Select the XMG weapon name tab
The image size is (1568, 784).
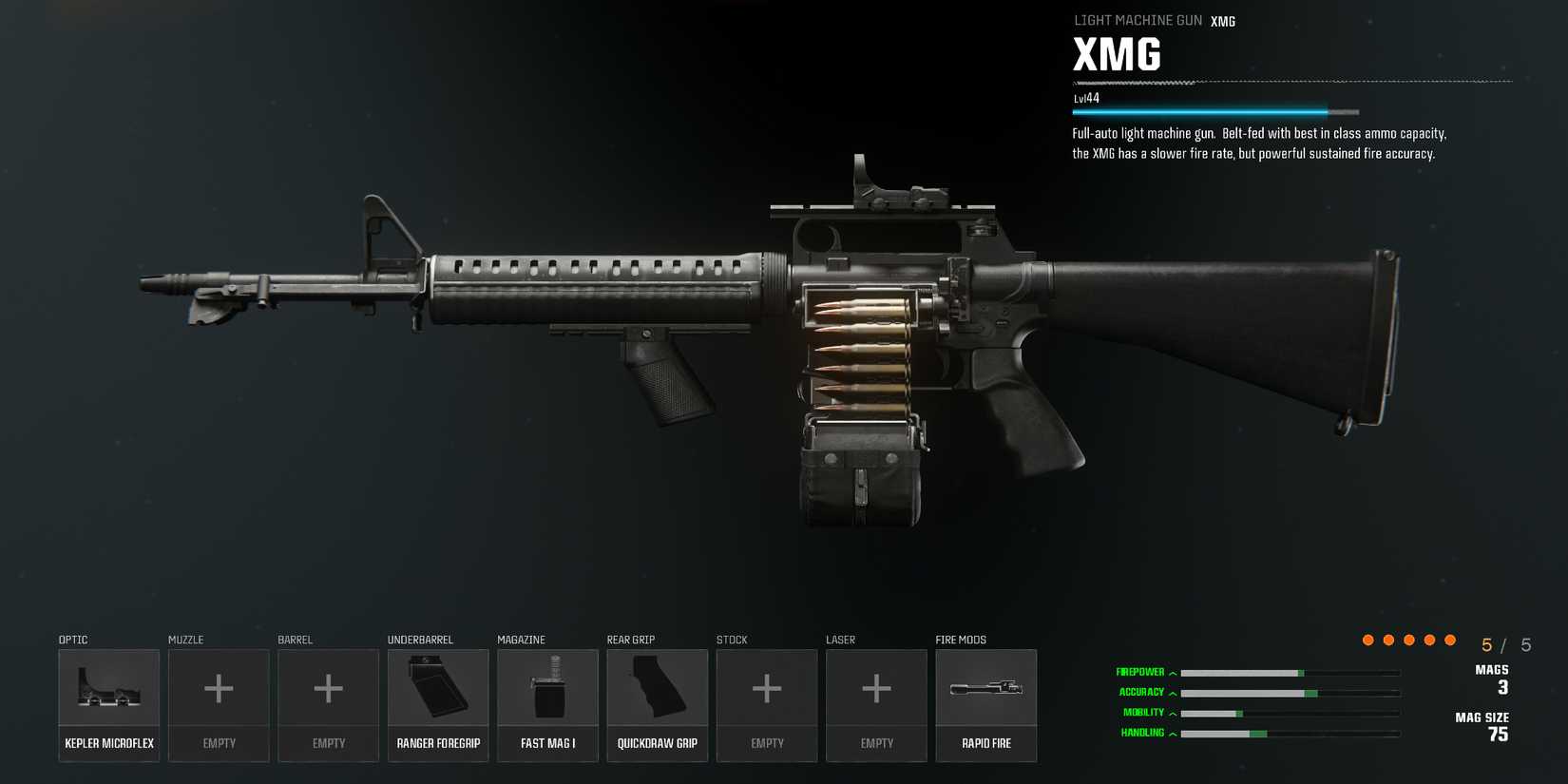point(1222,20)
